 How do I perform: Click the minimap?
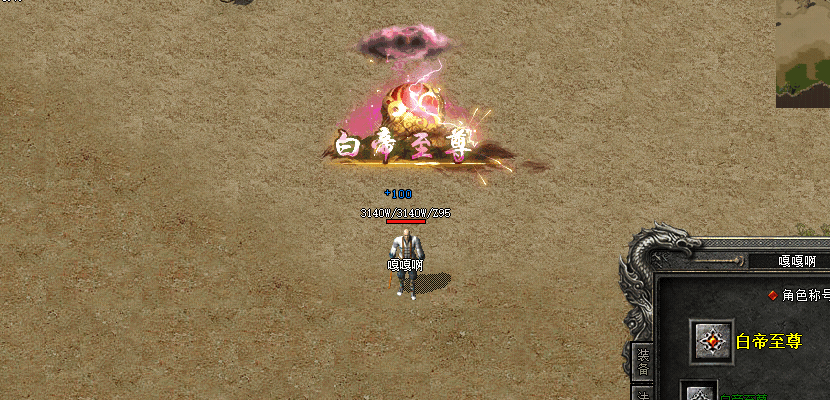coord(803,53)
